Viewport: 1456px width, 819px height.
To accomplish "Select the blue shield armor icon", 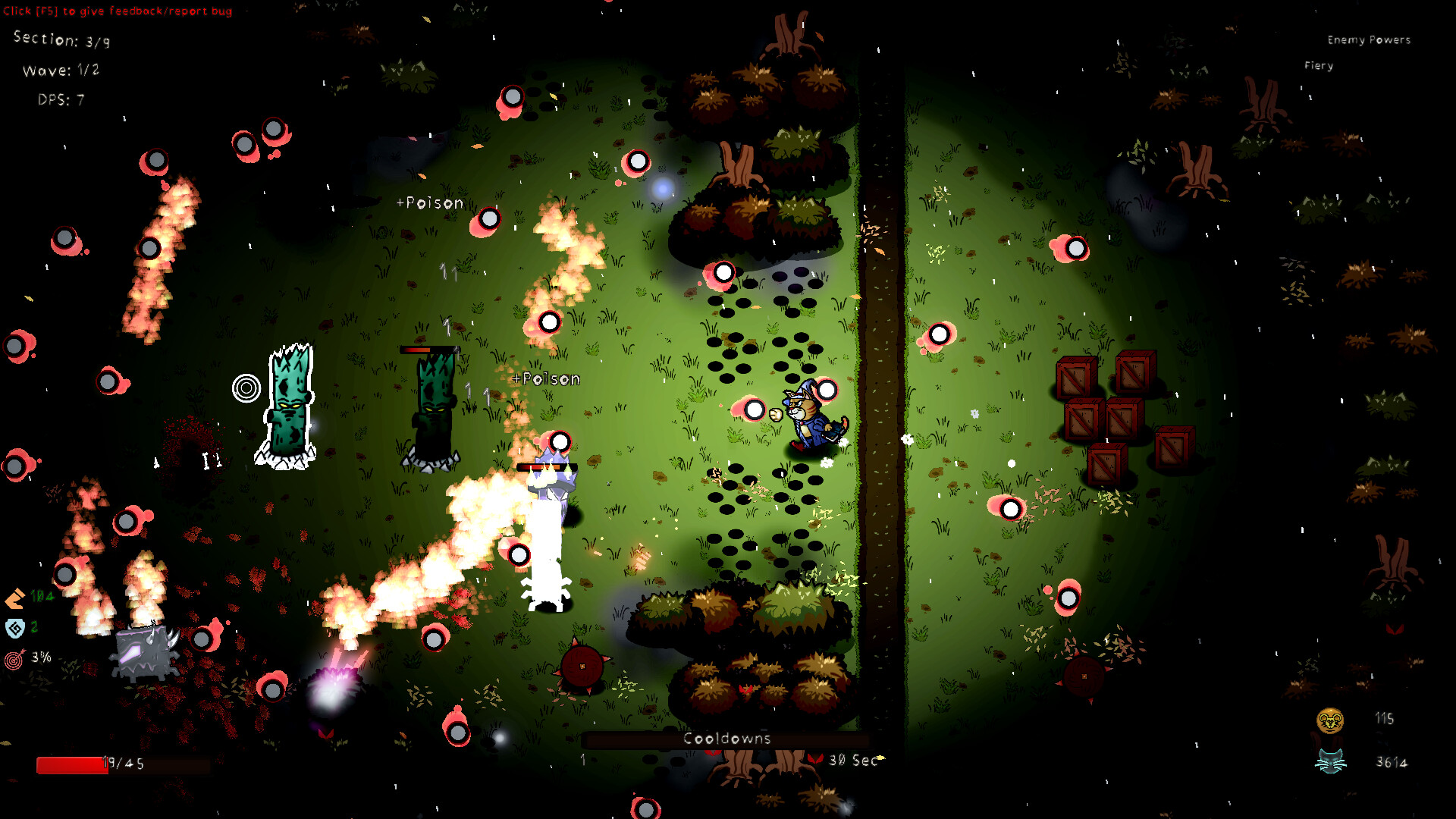I will click(15, 628).
